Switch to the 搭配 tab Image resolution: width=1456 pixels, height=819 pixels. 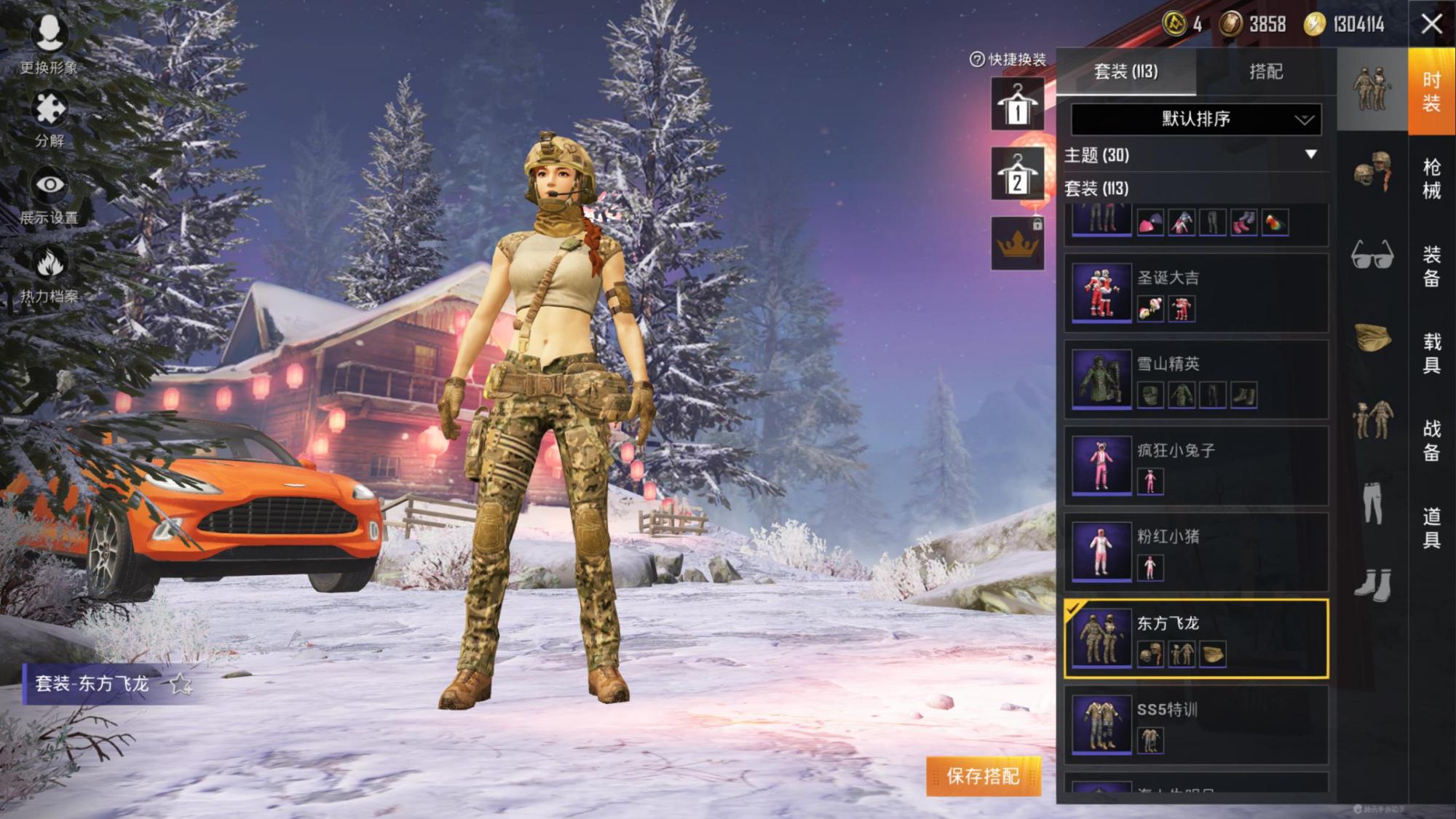pos(1265,71)
